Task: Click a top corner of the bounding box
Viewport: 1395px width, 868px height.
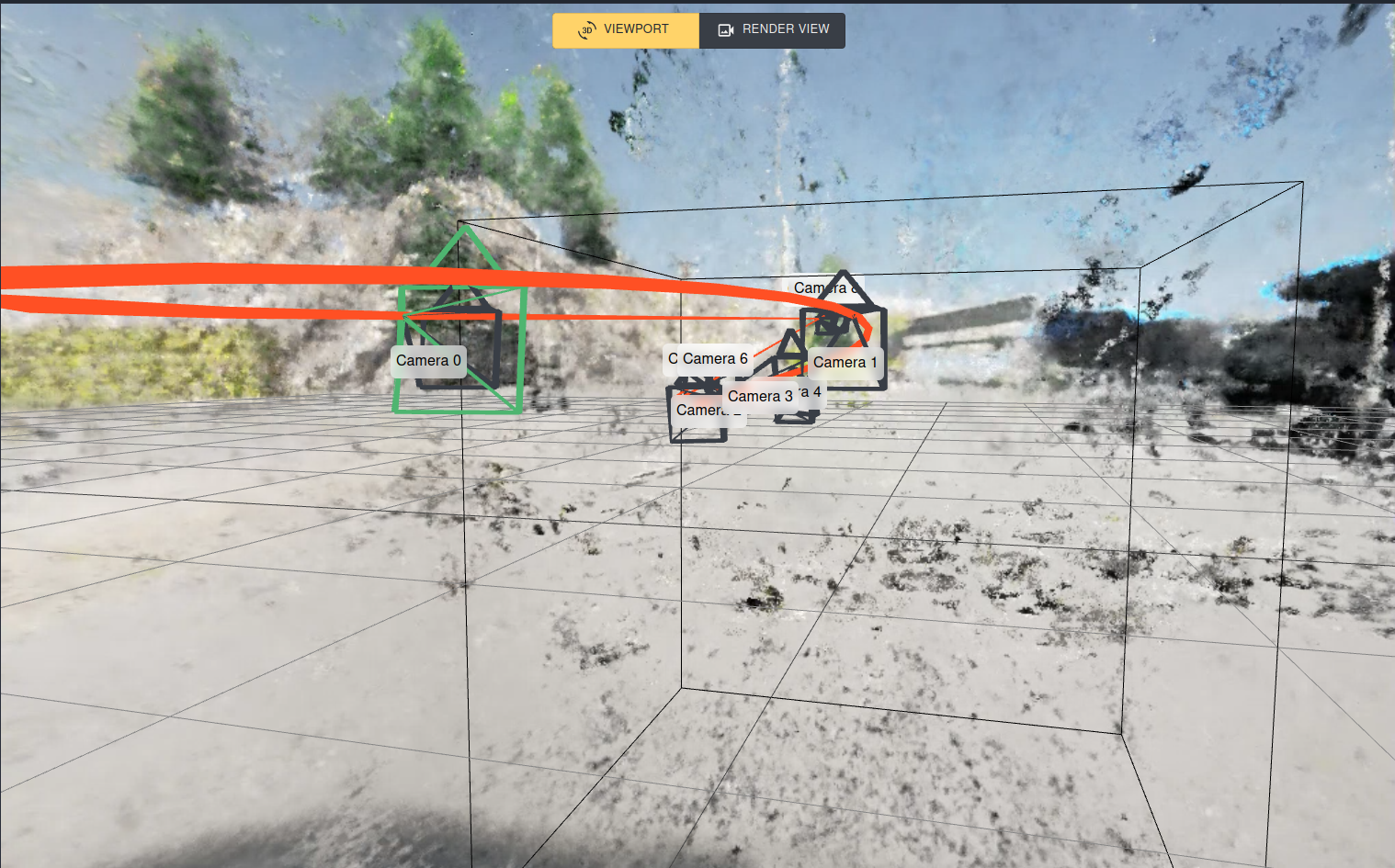Action: 1301,182
